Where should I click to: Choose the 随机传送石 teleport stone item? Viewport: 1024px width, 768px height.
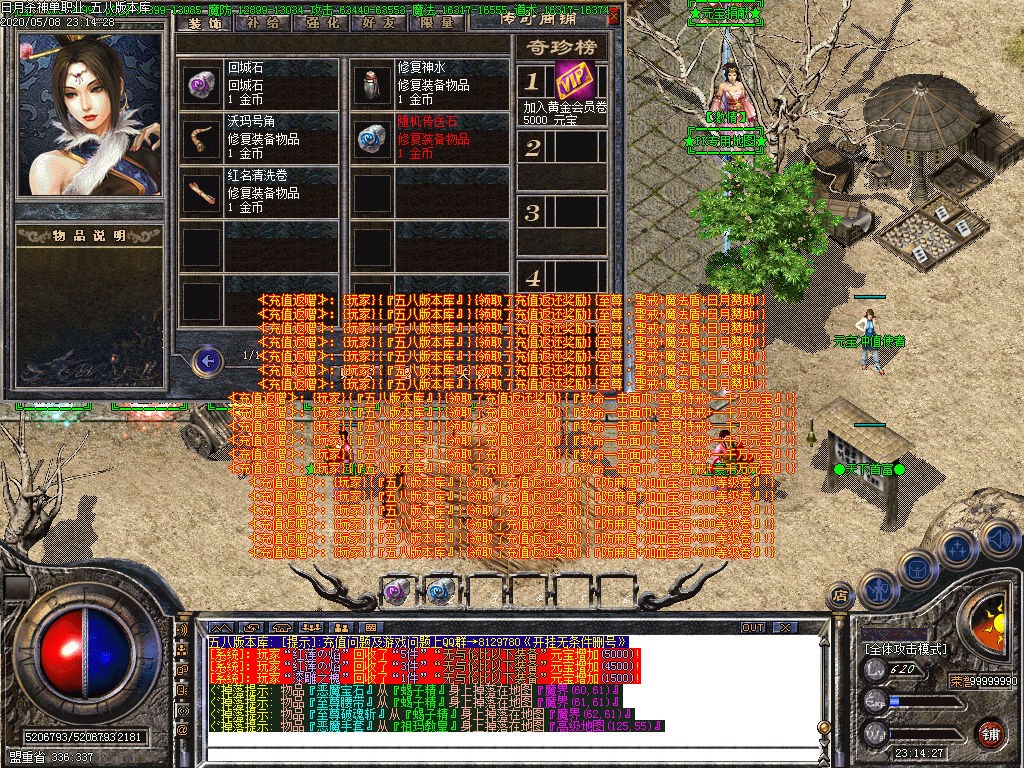pyautogui.click(x=429, y=138)
